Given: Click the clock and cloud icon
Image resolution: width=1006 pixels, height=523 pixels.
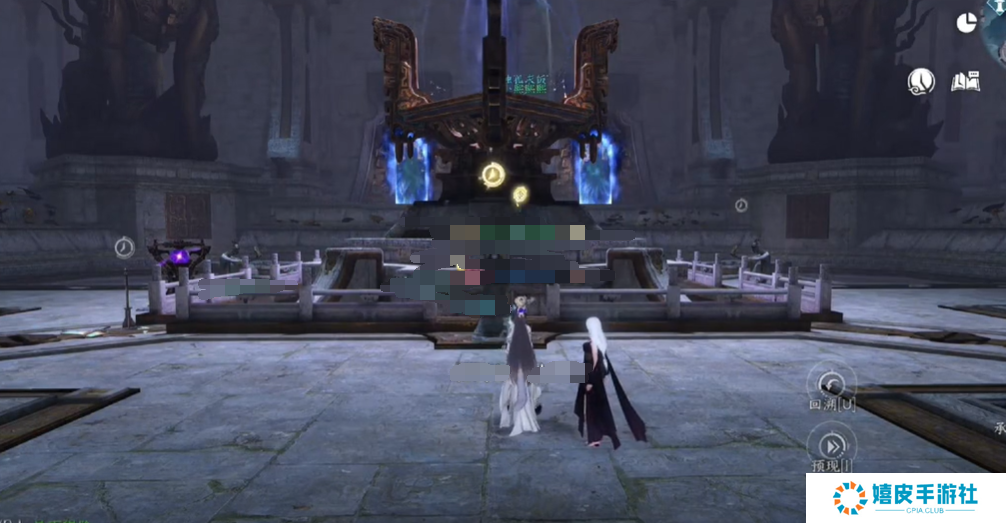Looking at the screenshot, I should (921, 82).
